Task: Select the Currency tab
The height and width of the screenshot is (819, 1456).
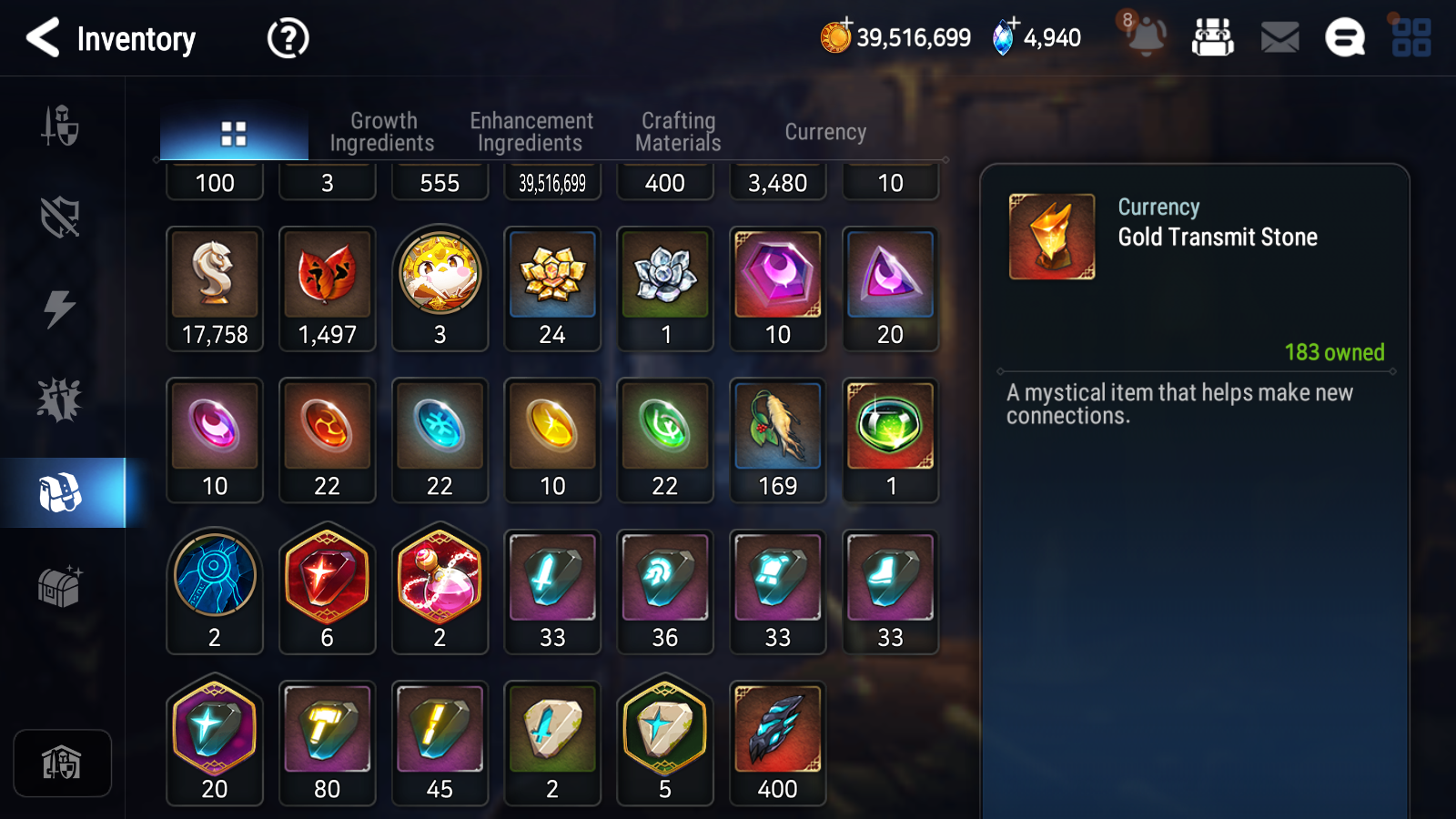Action: click(x=825, y=132)
